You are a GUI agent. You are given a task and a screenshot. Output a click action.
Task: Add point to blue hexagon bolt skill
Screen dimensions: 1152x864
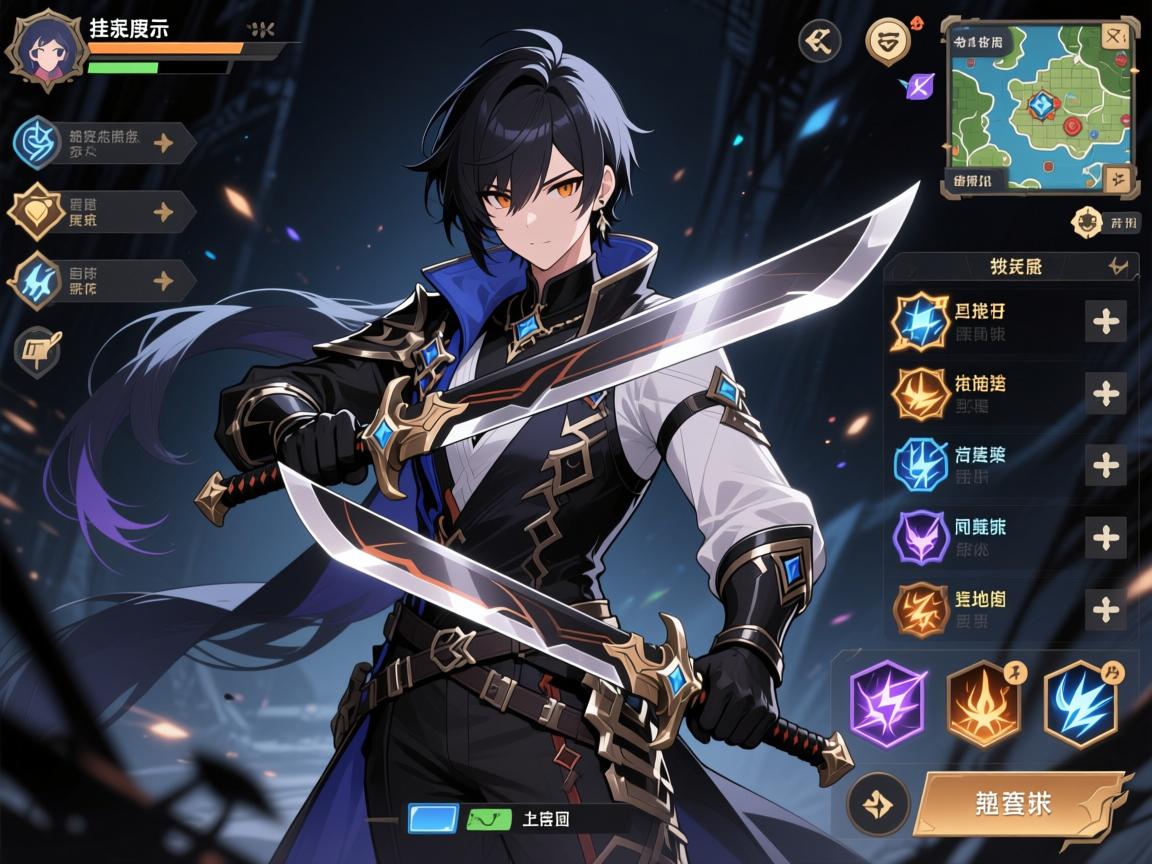pyautogui.click(x=1105, y=465)
